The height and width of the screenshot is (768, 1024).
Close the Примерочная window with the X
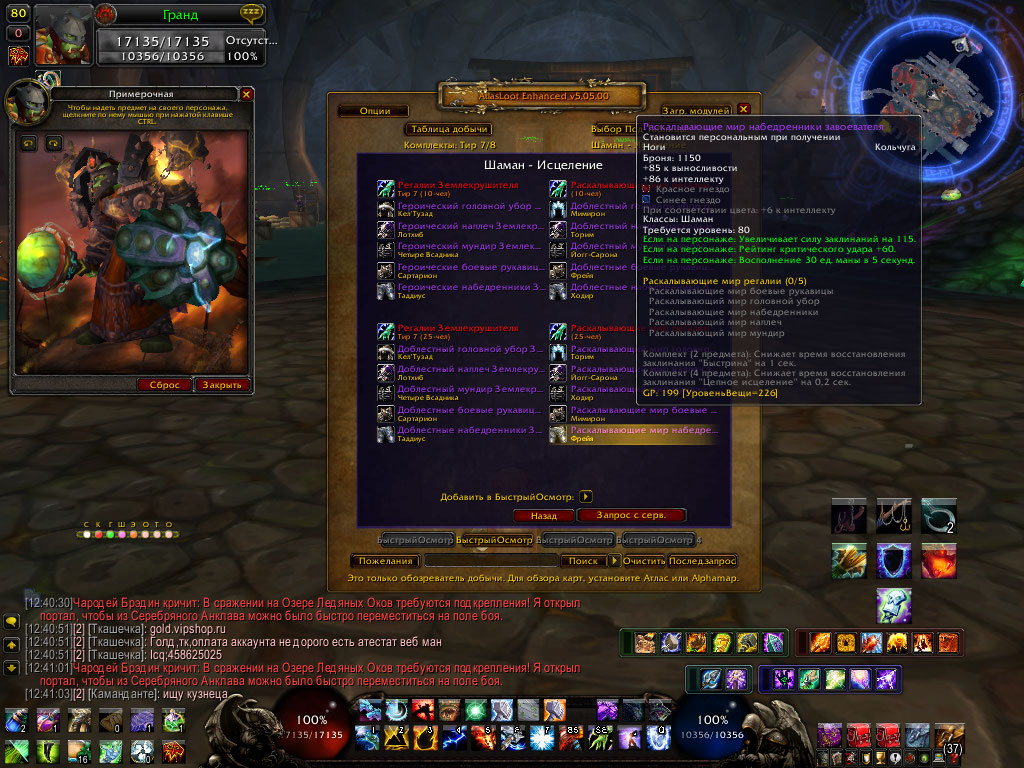tap(247, 94)
